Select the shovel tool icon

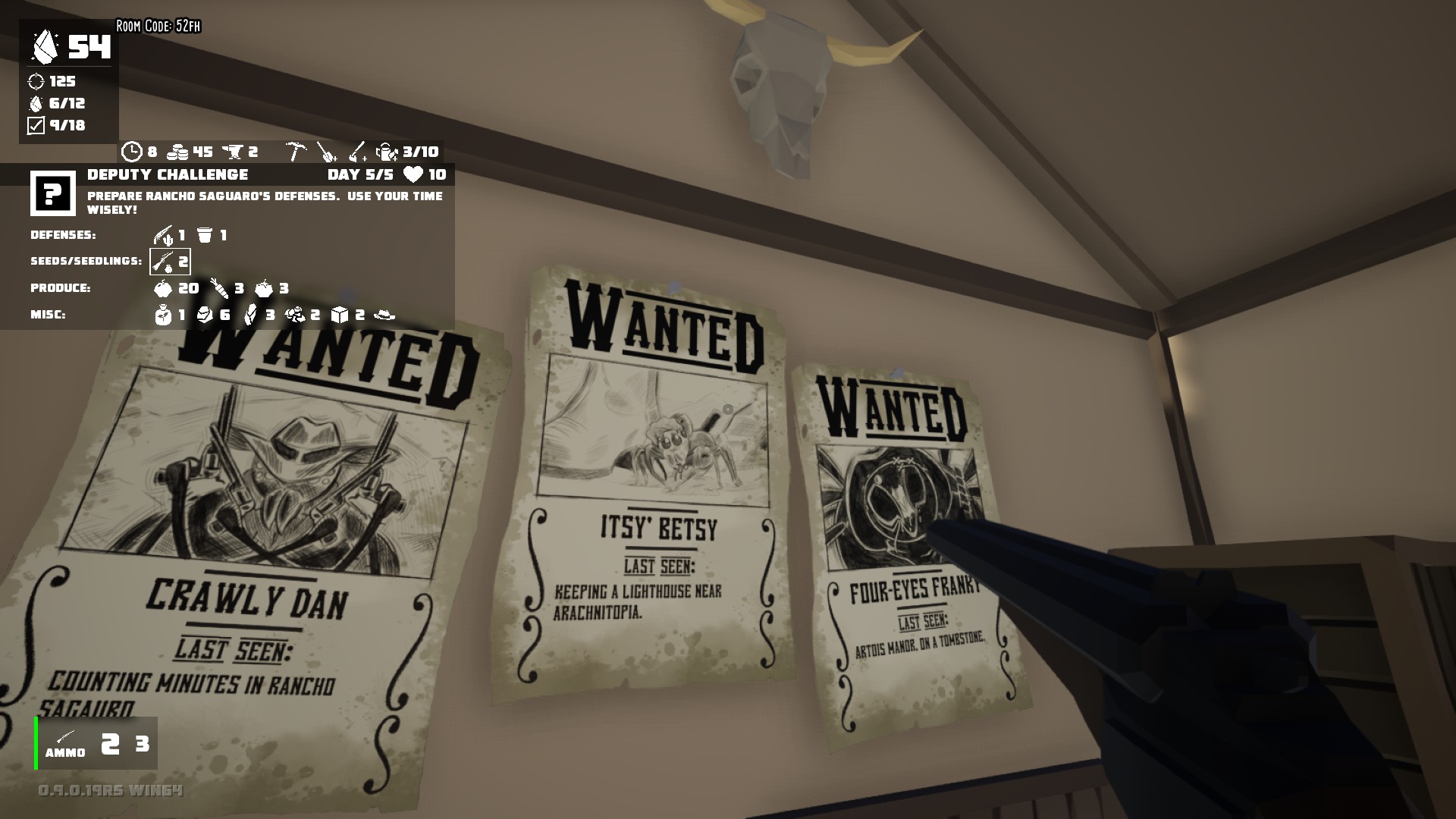coord(327,152)
